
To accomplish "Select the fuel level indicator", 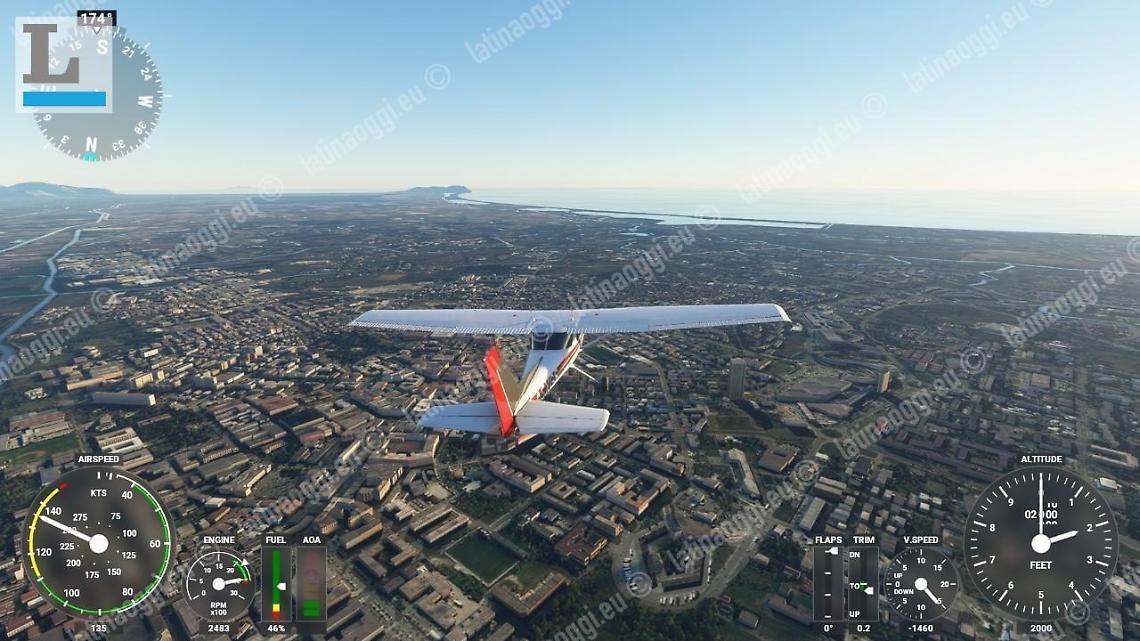I will pos(276,584).
